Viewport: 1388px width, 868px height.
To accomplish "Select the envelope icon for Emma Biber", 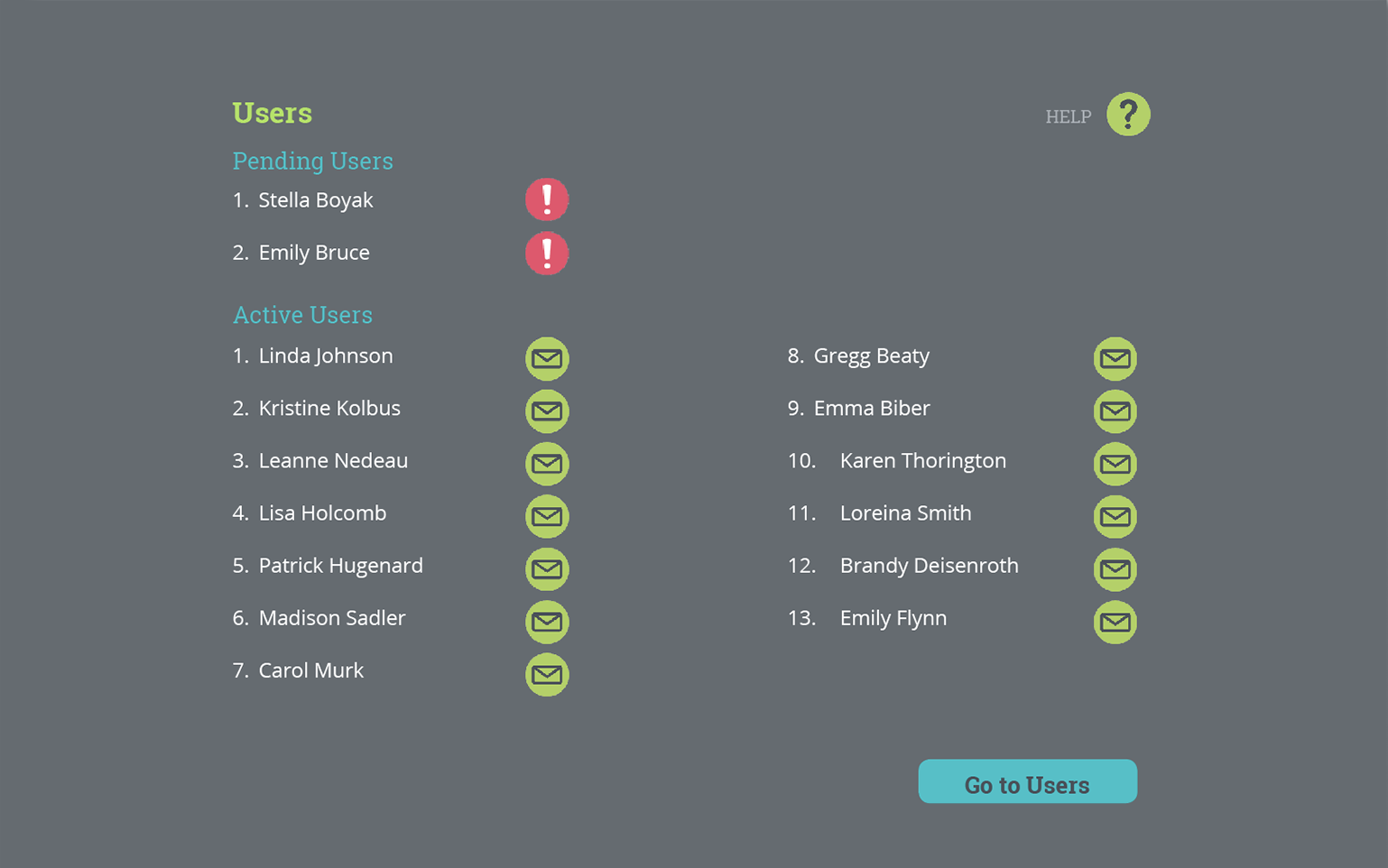I will [1115, 411].
